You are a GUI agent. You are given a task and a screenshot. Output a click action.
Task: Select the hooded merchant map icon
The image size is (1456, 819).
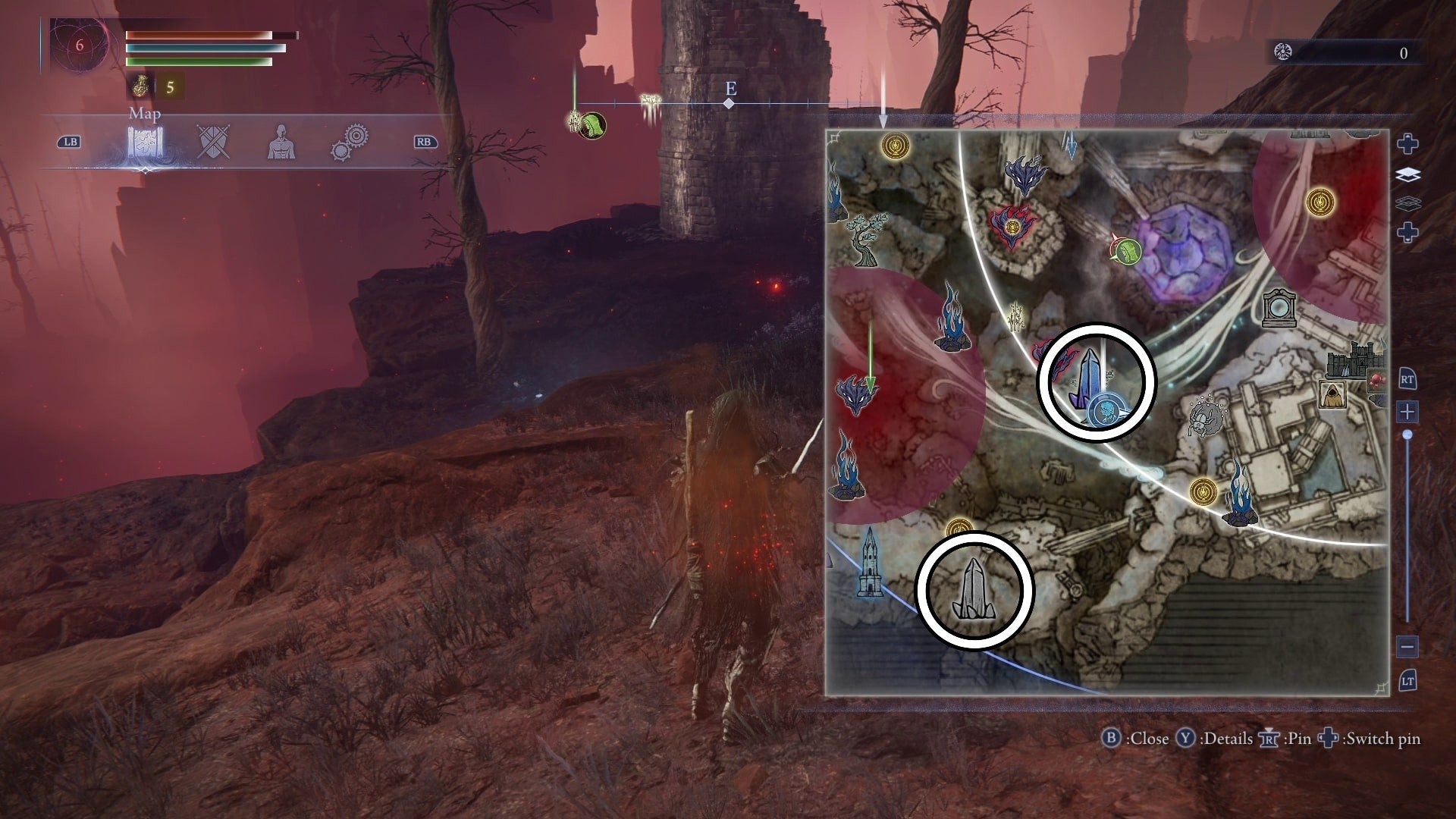(1333, 394)
